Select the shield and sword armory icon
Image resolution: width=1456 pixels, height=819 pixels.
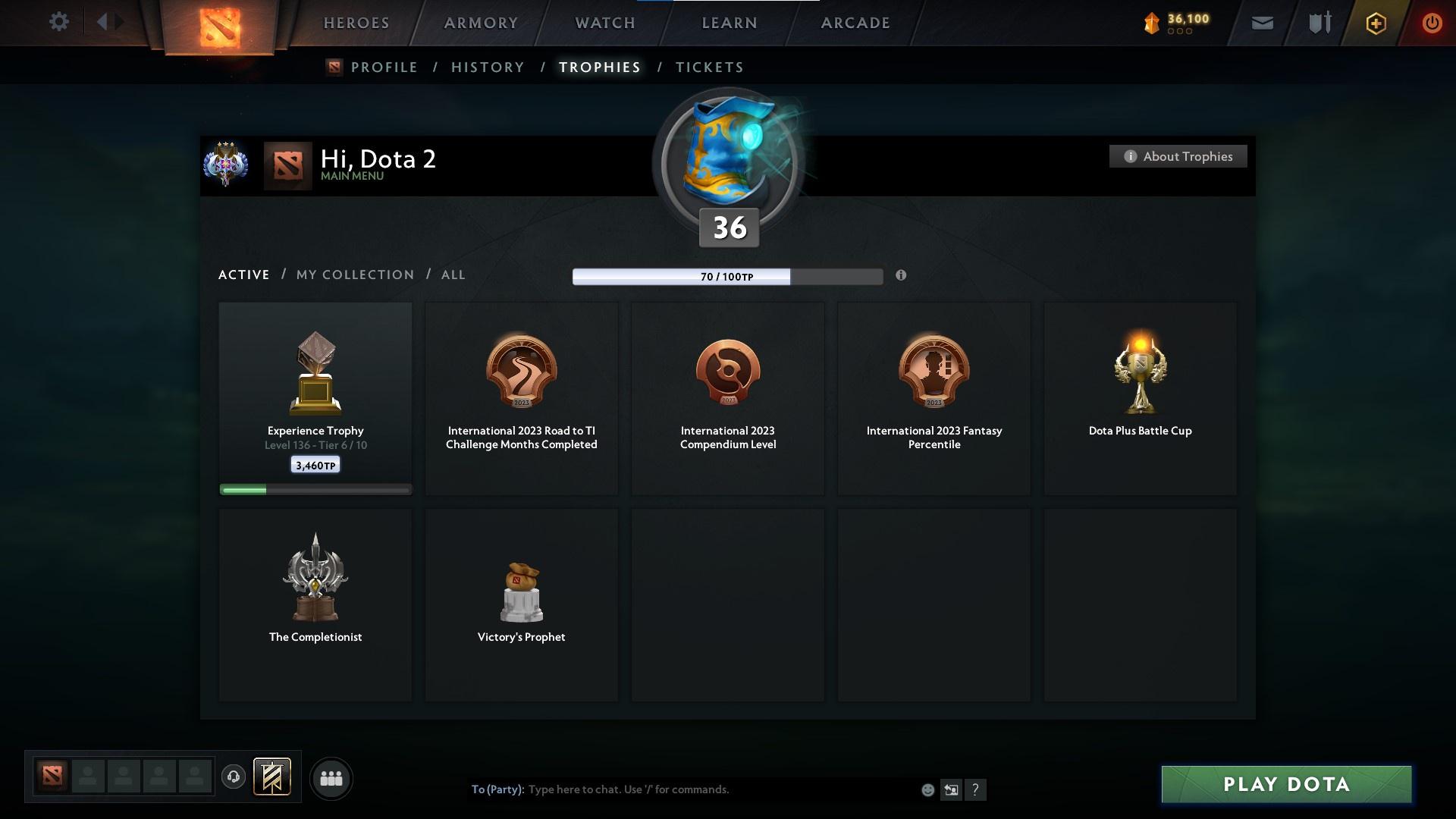coord(1319,23)
